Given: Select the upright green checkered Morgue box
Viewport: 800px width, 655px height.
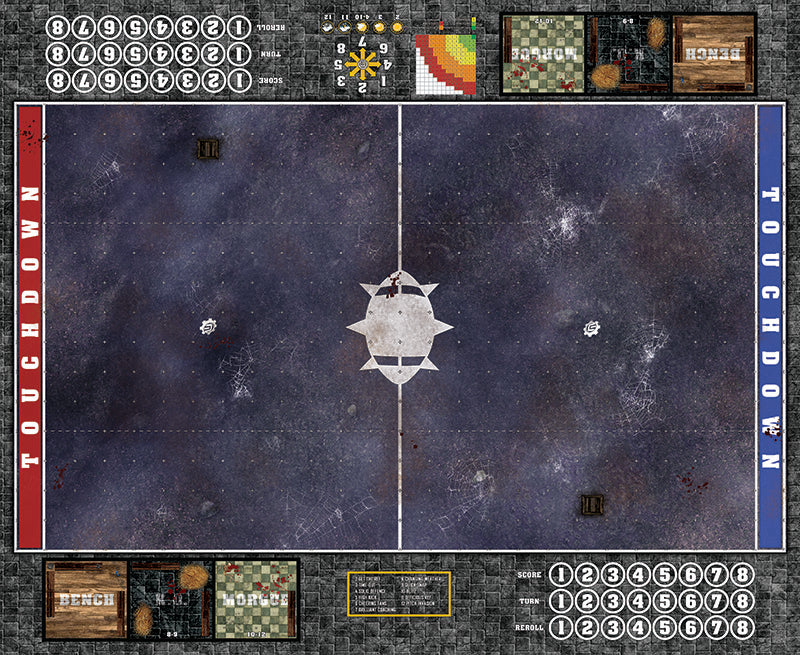Looking at the screenshot, I should tap(256, 599).
